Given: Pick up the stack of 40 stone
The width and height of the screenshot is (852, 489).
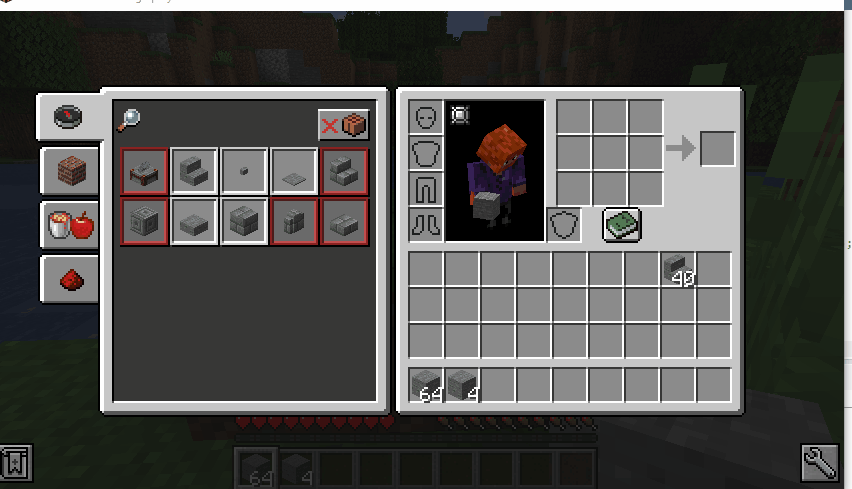Looking at the screenshot, I should point(679,269).
